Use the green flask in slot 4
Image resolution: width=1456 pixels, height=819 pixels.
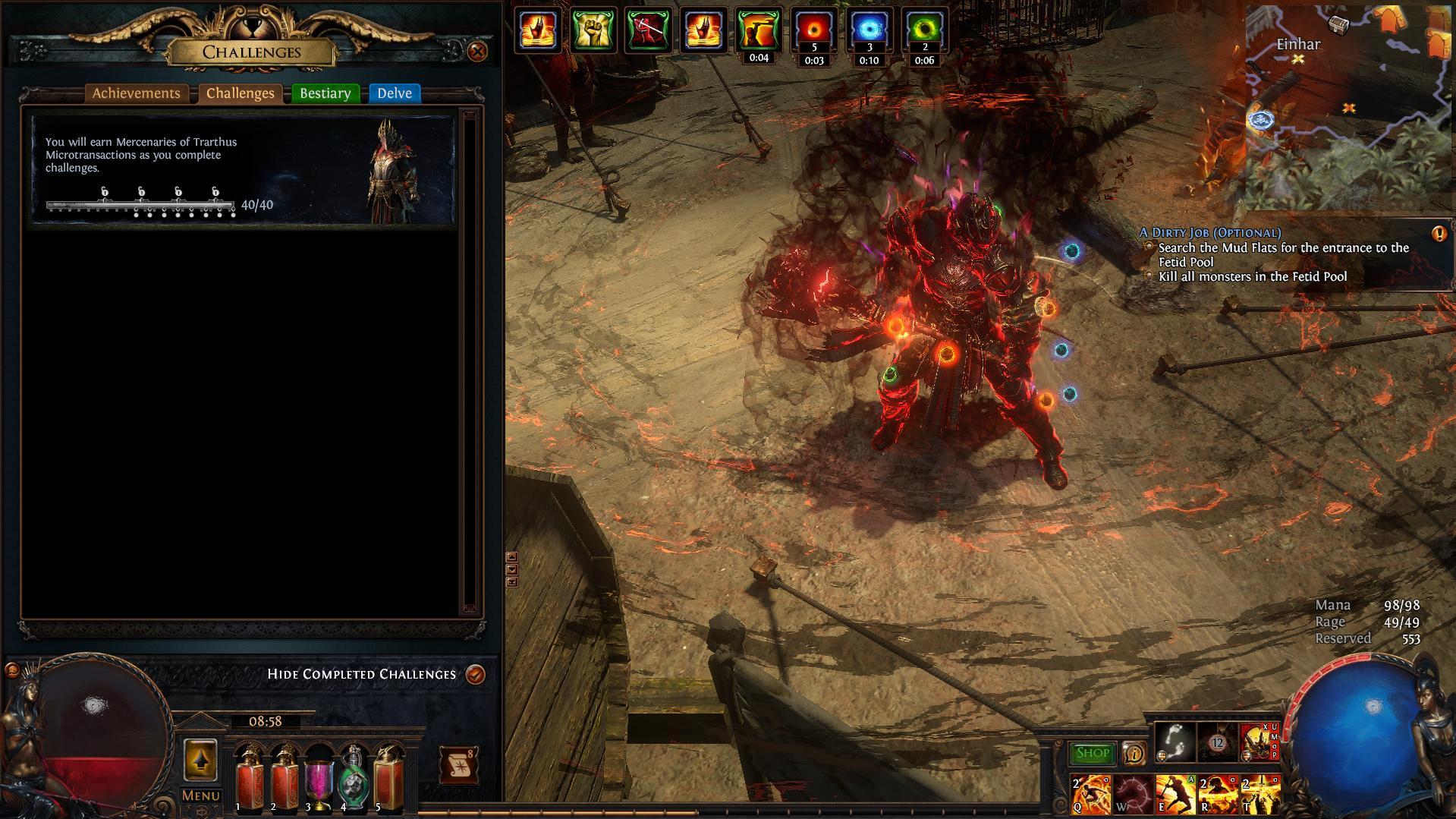(x=354, y=780)
